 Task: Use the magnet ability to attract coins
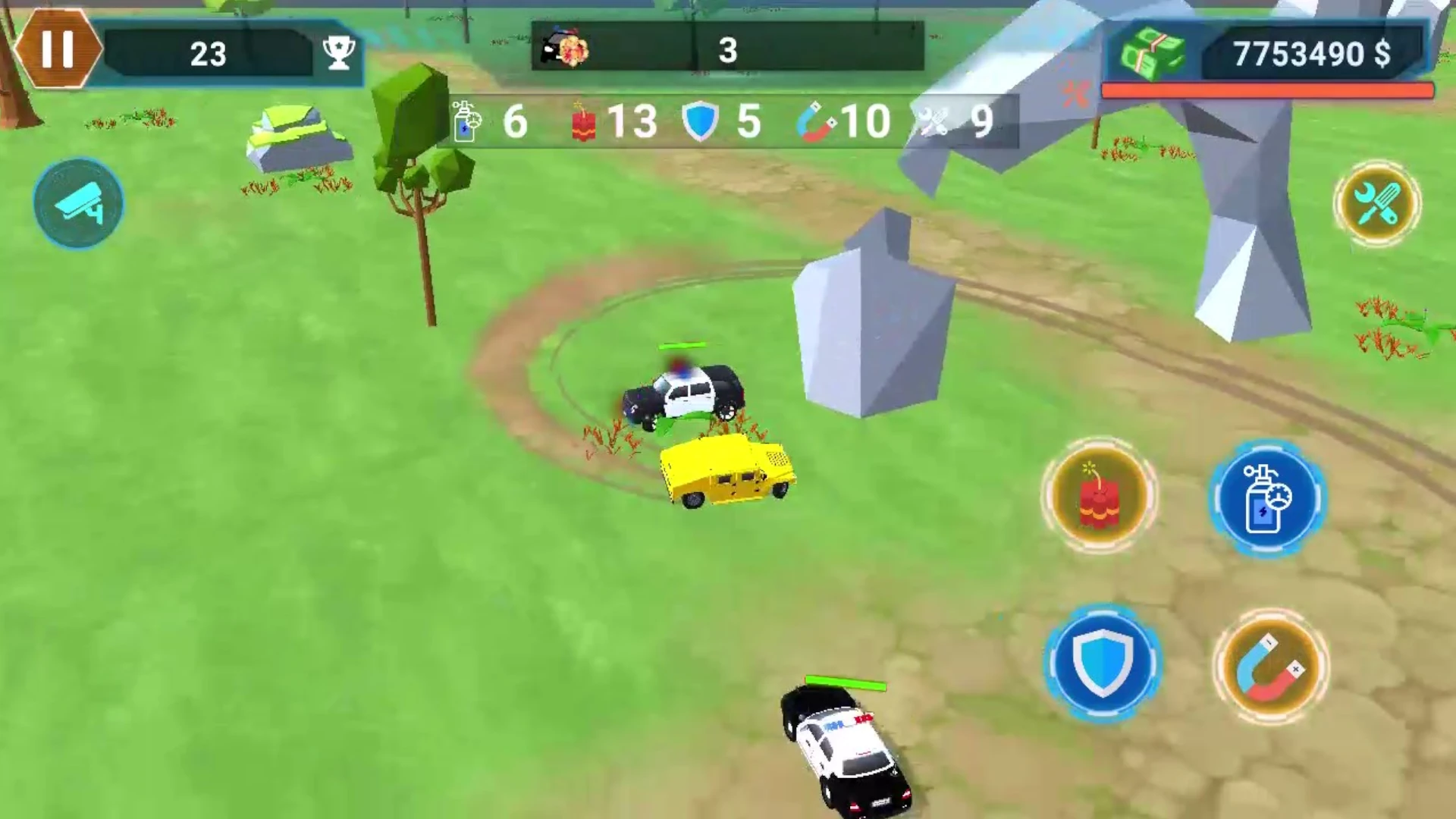pos(1272,666)
